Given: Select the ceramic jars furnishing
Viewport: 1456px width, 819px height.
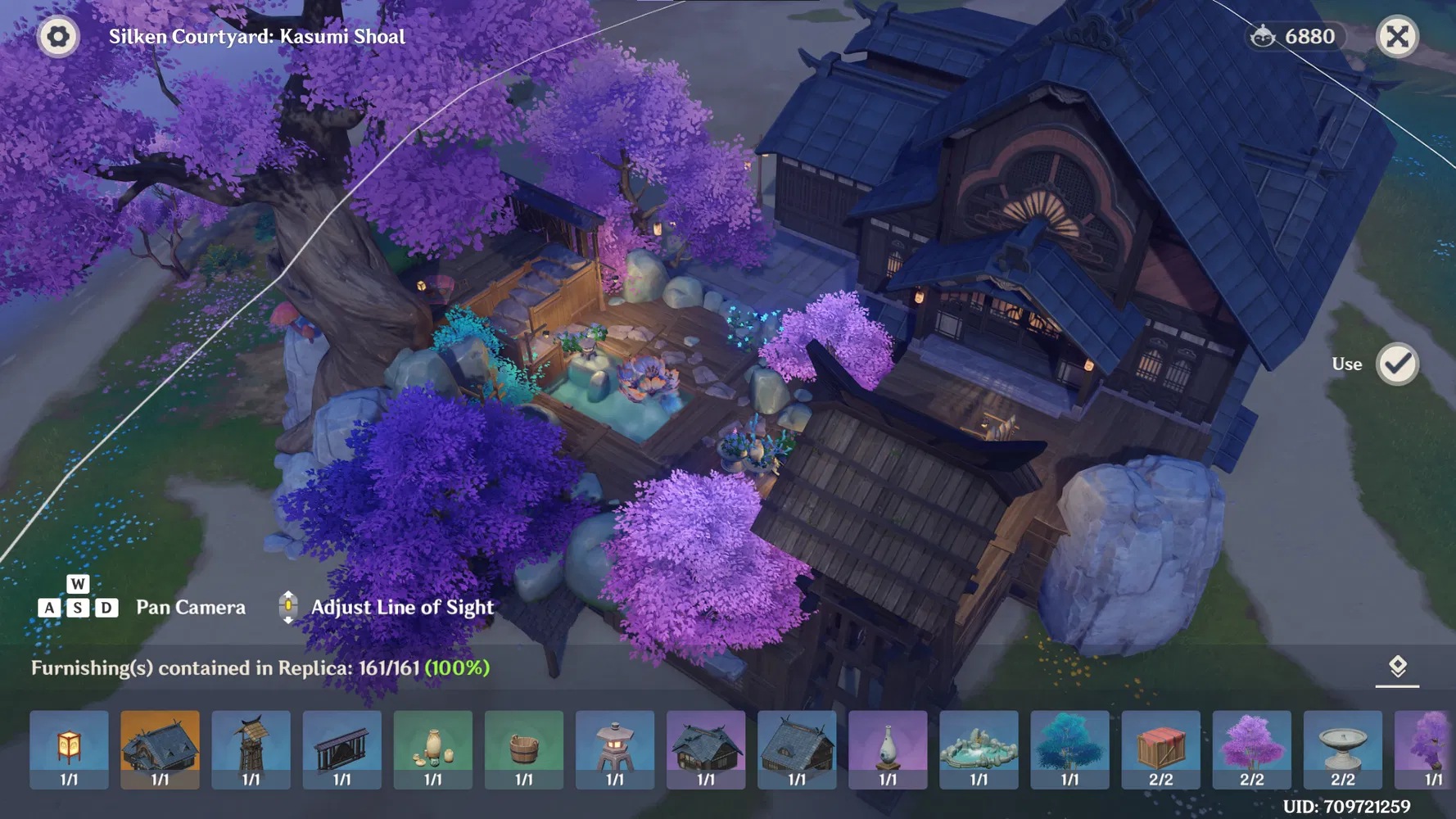Looking at the screenshot, I should click(x=432, y=749).
